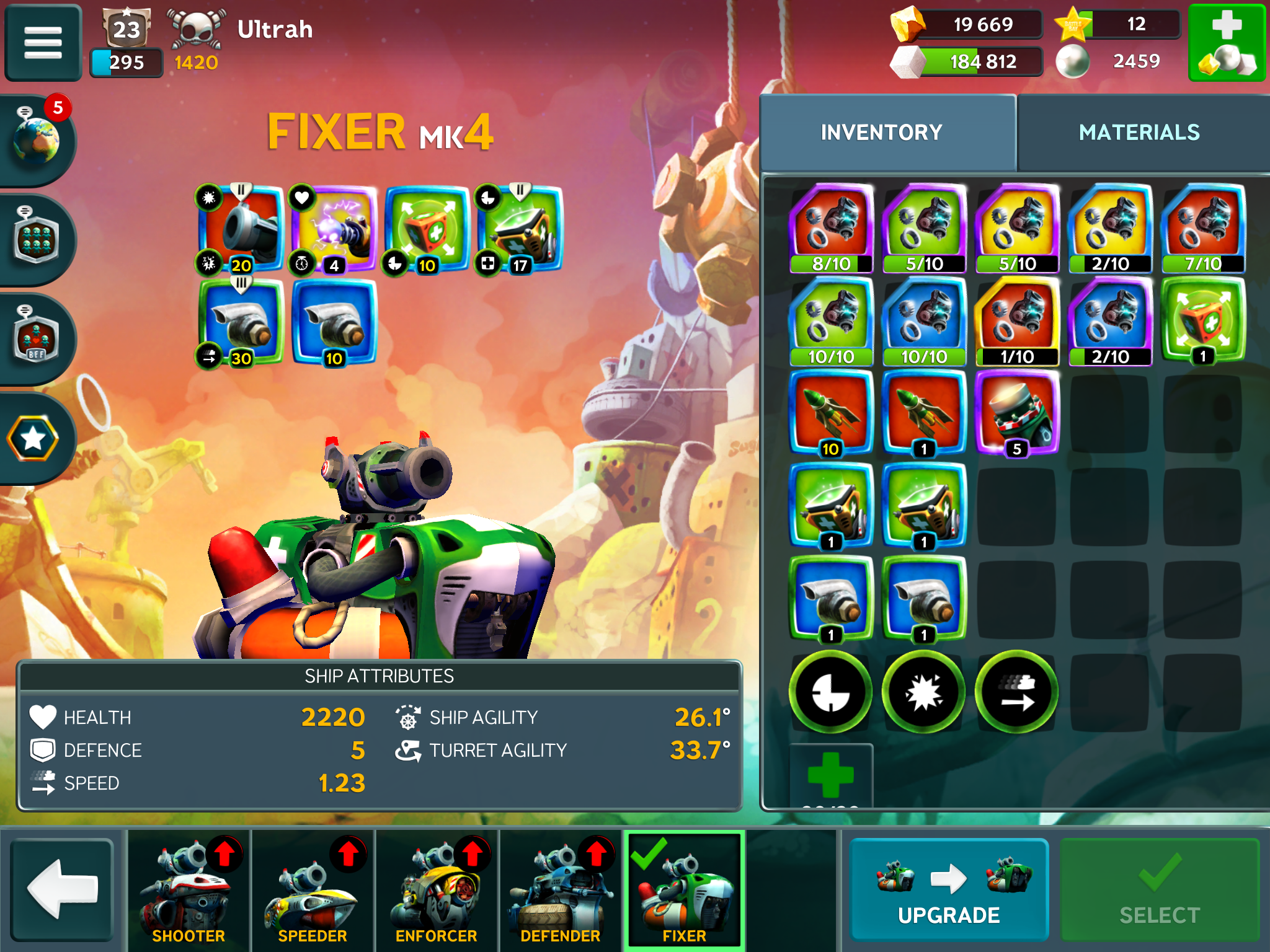Tap the Upgrade ship button

click(948, 889)
